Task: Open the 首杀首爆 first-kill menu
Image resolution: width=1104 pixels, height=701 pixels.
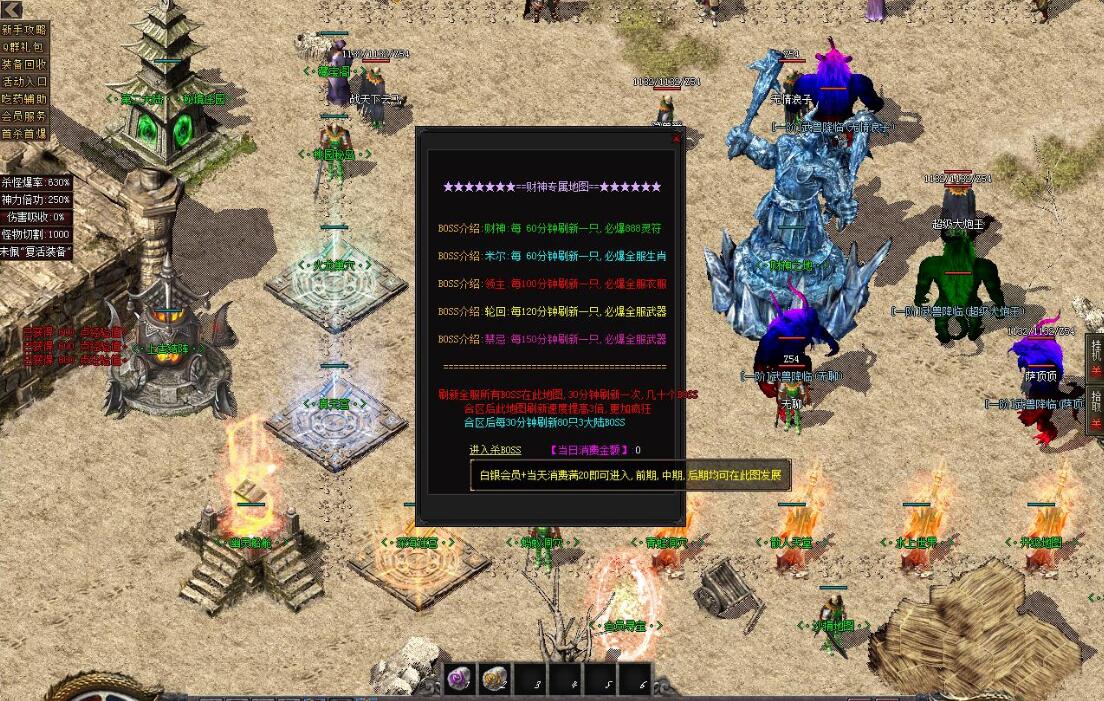Action: tap(24, 133)
